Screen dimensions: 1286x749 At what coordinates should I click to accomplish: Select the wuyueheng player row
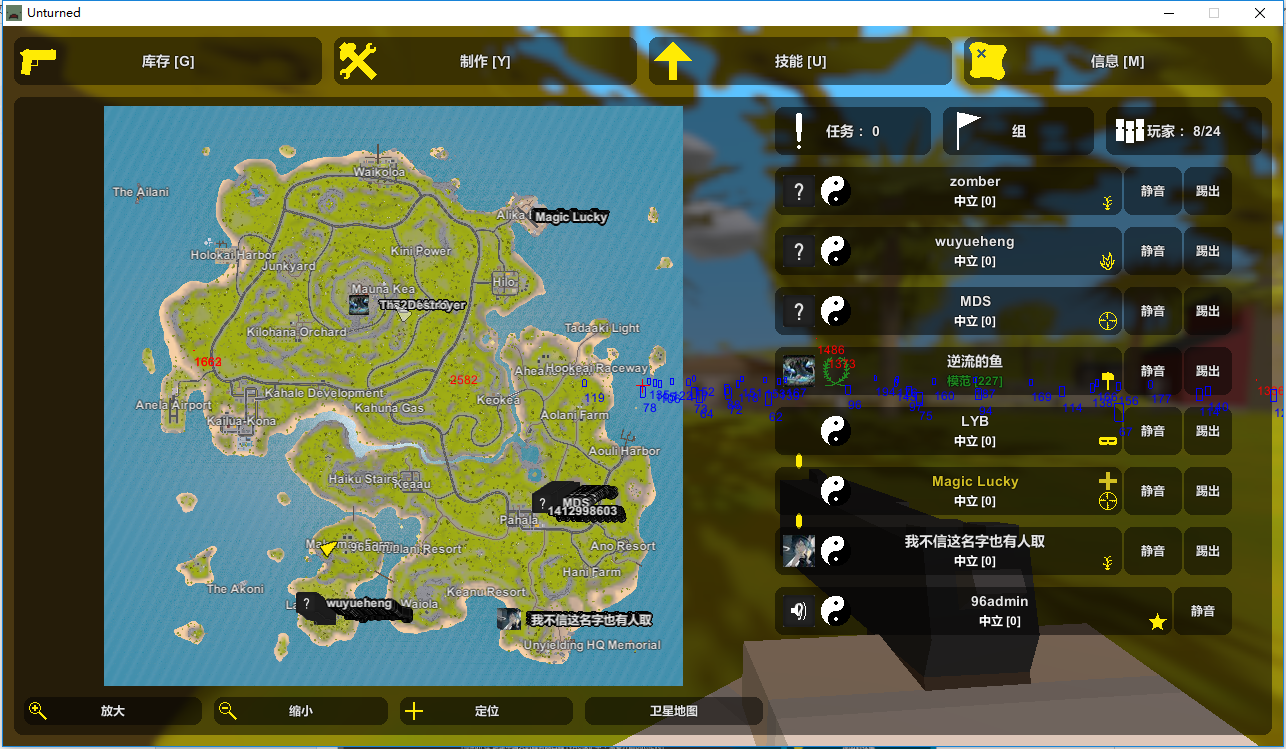(974, 250)
